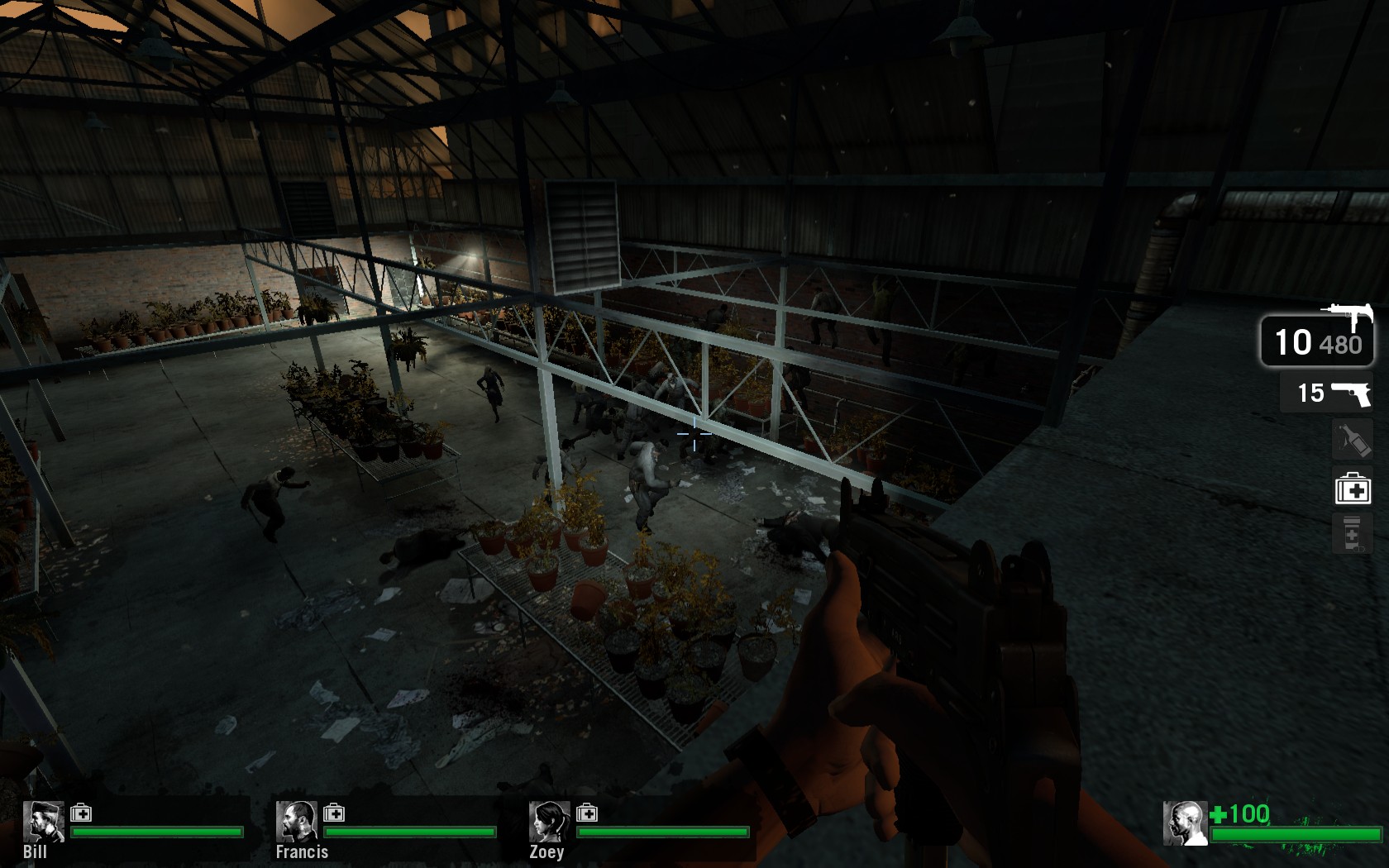Image resolution: width=1389 pixels, height=868 pixels.
Task: Click Zoey's teammate portrait
Action: (549, 821)
